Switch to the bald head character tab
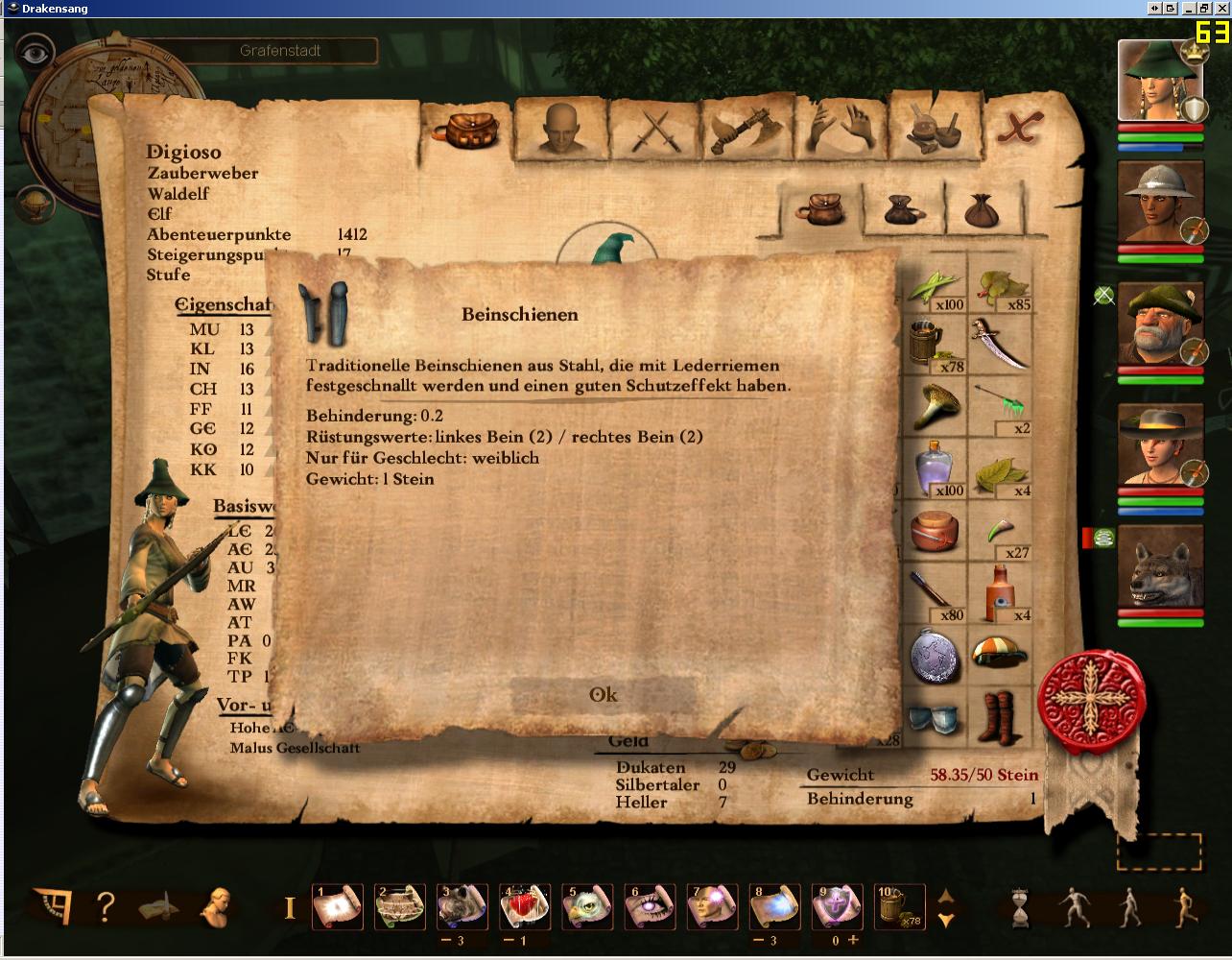The image size is (1232, 960). click(x=557, y=128)
